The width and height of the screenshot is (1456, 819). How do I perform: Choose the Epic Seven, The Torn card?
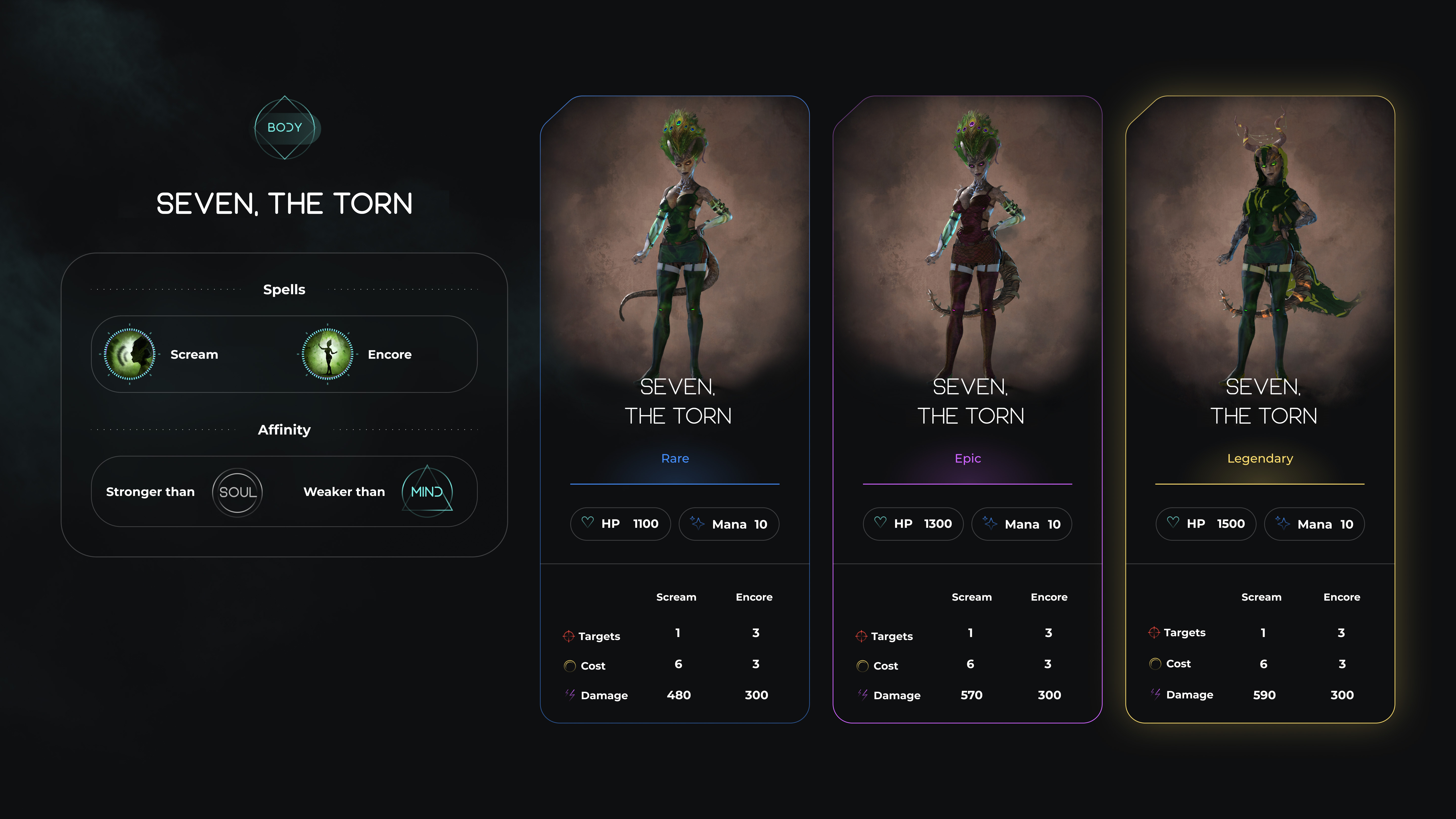pos(967,409)
